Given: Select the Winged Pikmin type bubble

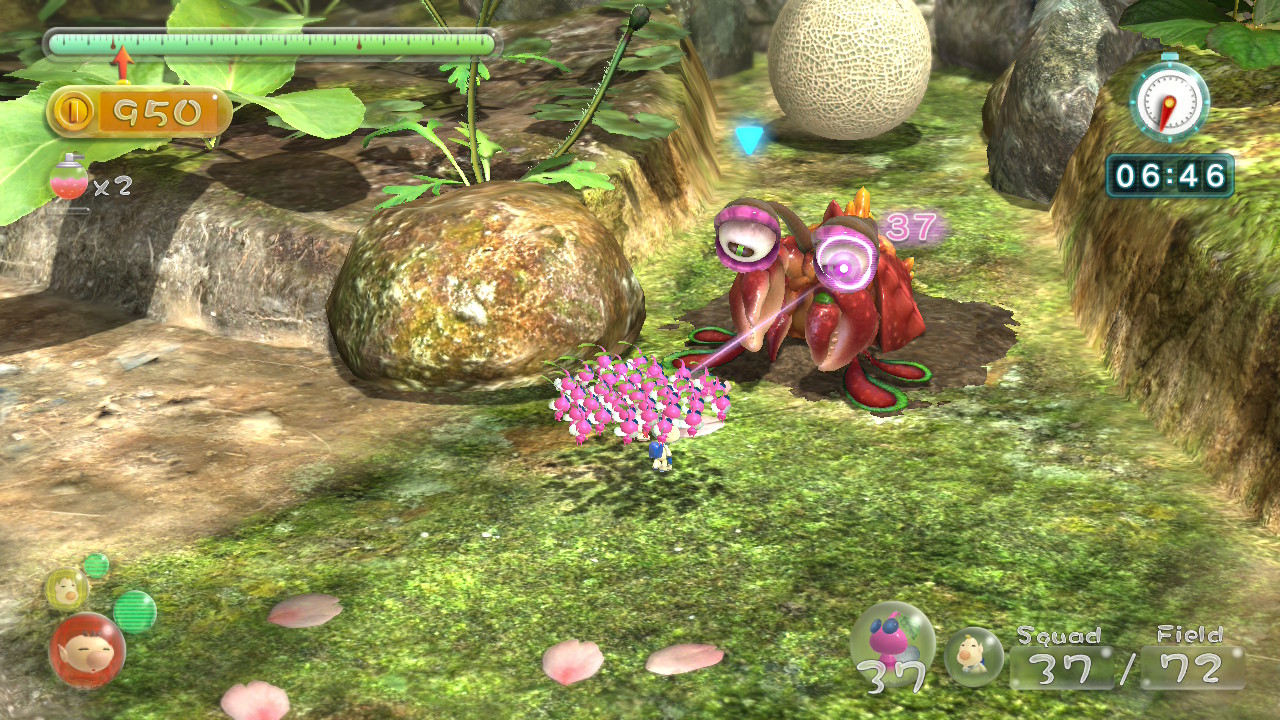Looking at the screenshot, I should coord(891,645).
